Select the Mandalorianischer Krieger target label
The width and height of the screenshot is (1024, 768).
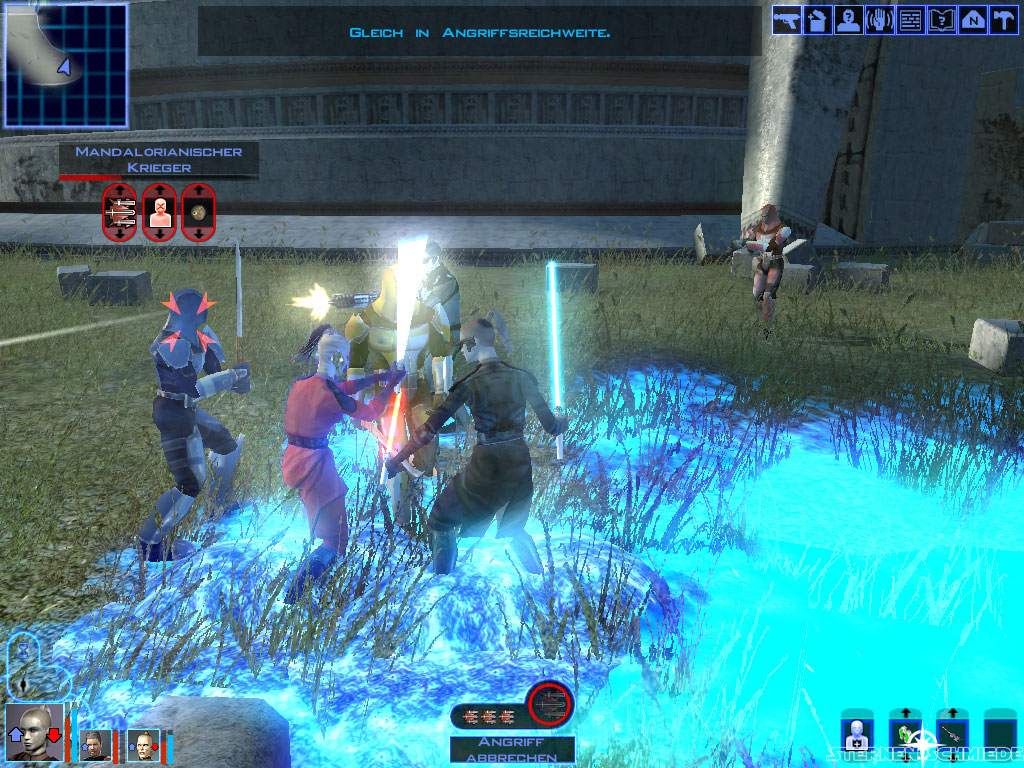tap(158, 160)
